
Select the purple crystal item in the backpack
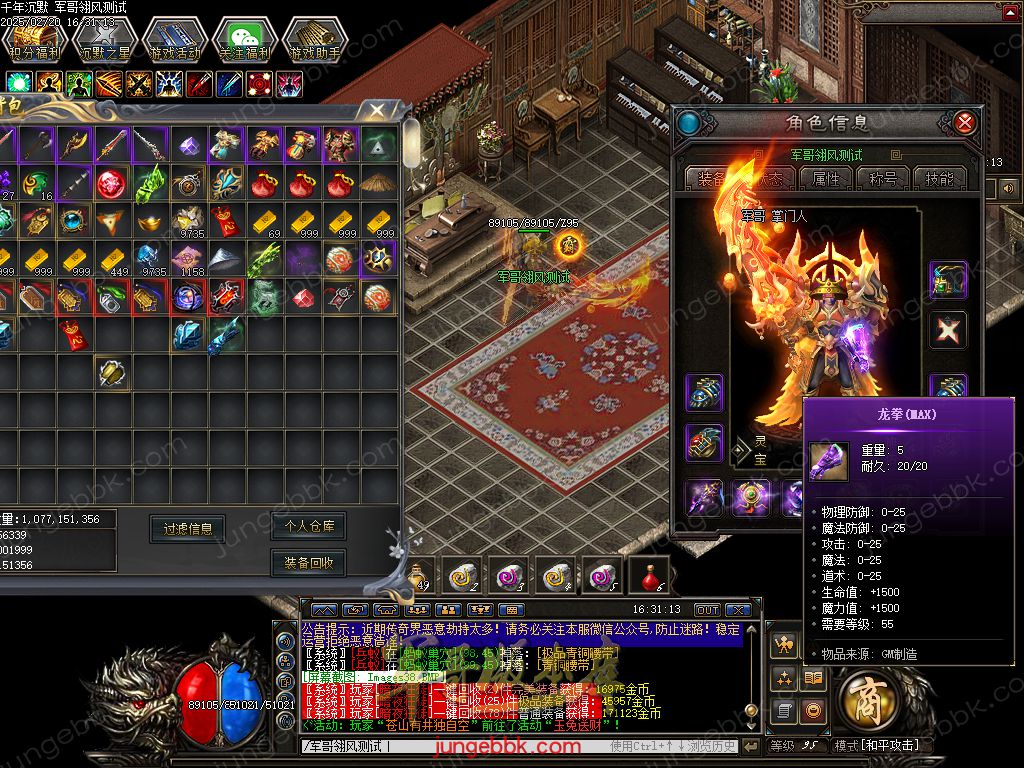point(189,145)
